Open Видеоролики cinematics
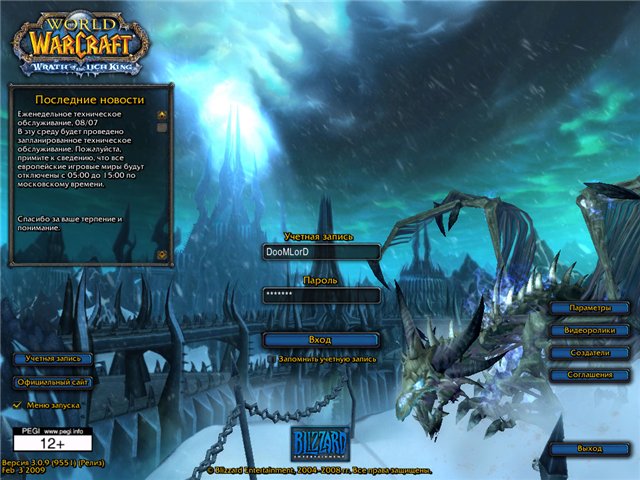This screenshot has height=480, width=640. 589,330
